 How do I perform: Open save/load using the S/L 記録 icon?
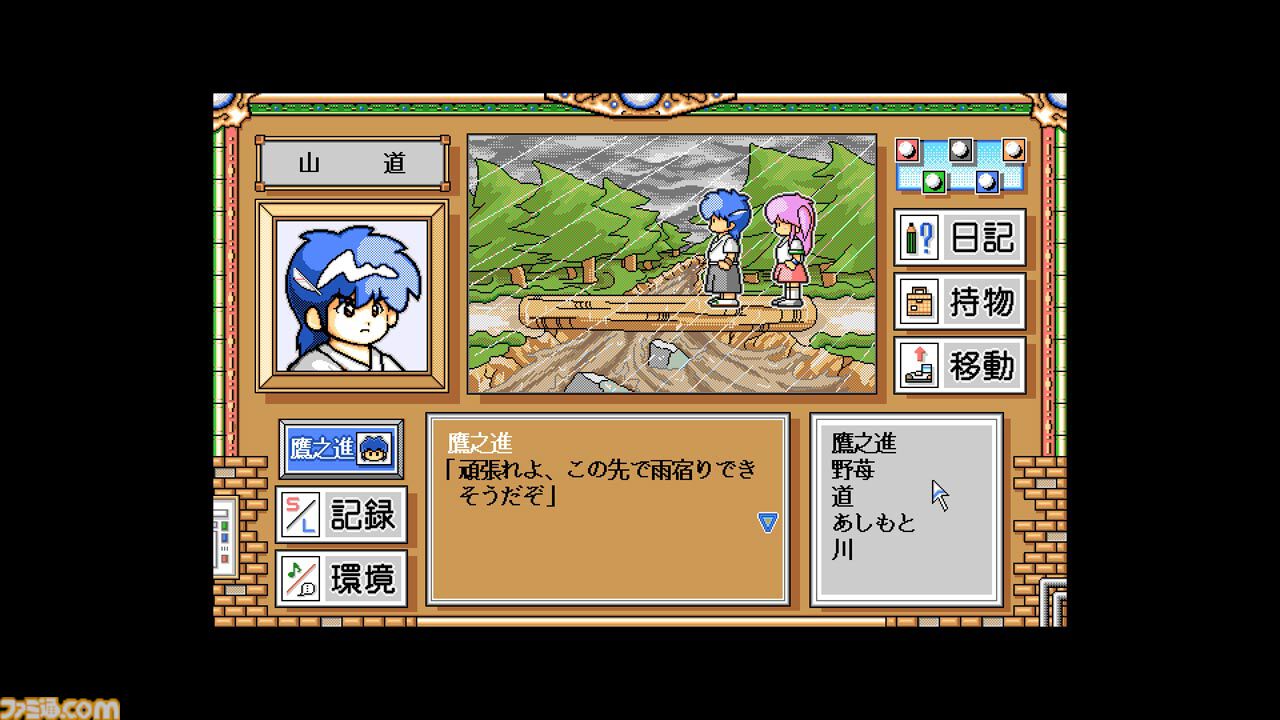pyautogui.click(x=342, y=517)
